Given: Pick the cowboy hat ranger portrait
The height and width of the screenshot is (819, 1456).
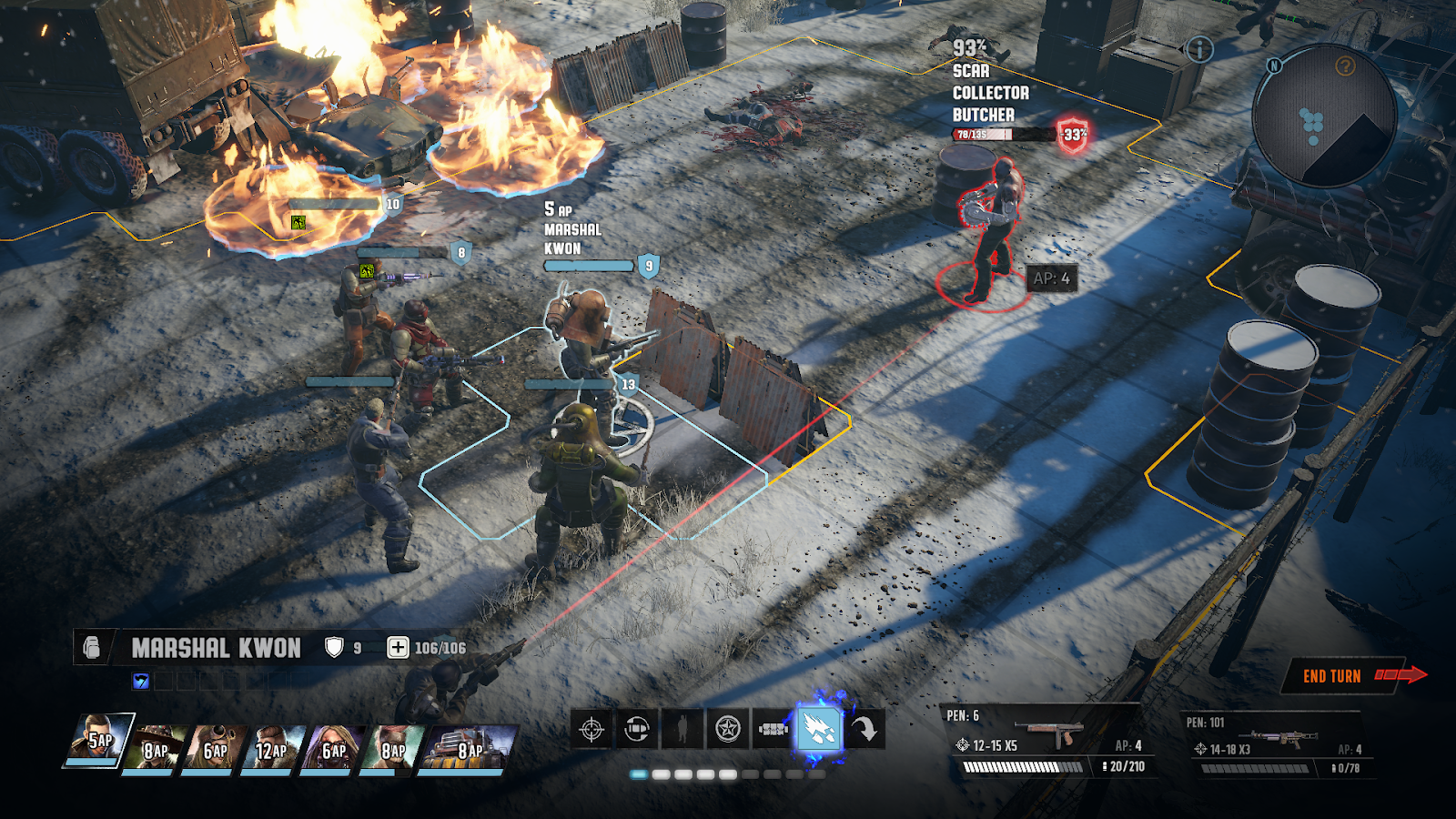Looking at the screenshot, I should pyautogui.click(x=157, y=748).
